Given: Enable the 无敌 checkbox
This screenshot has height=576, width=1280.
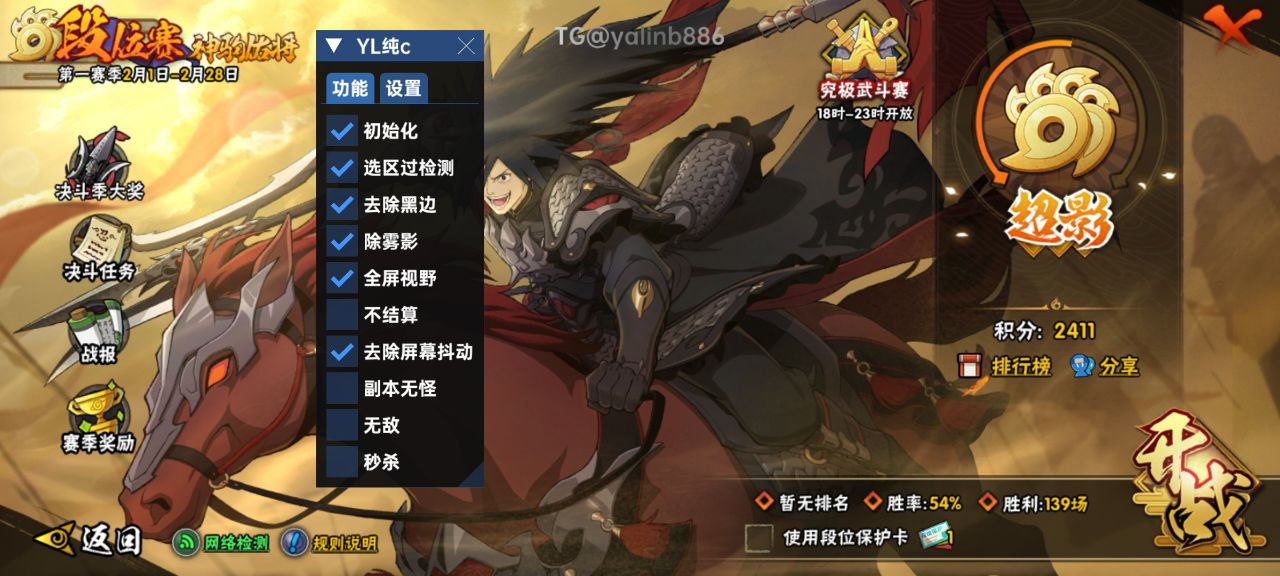Looking at the screenshot, I should point(342,425).
